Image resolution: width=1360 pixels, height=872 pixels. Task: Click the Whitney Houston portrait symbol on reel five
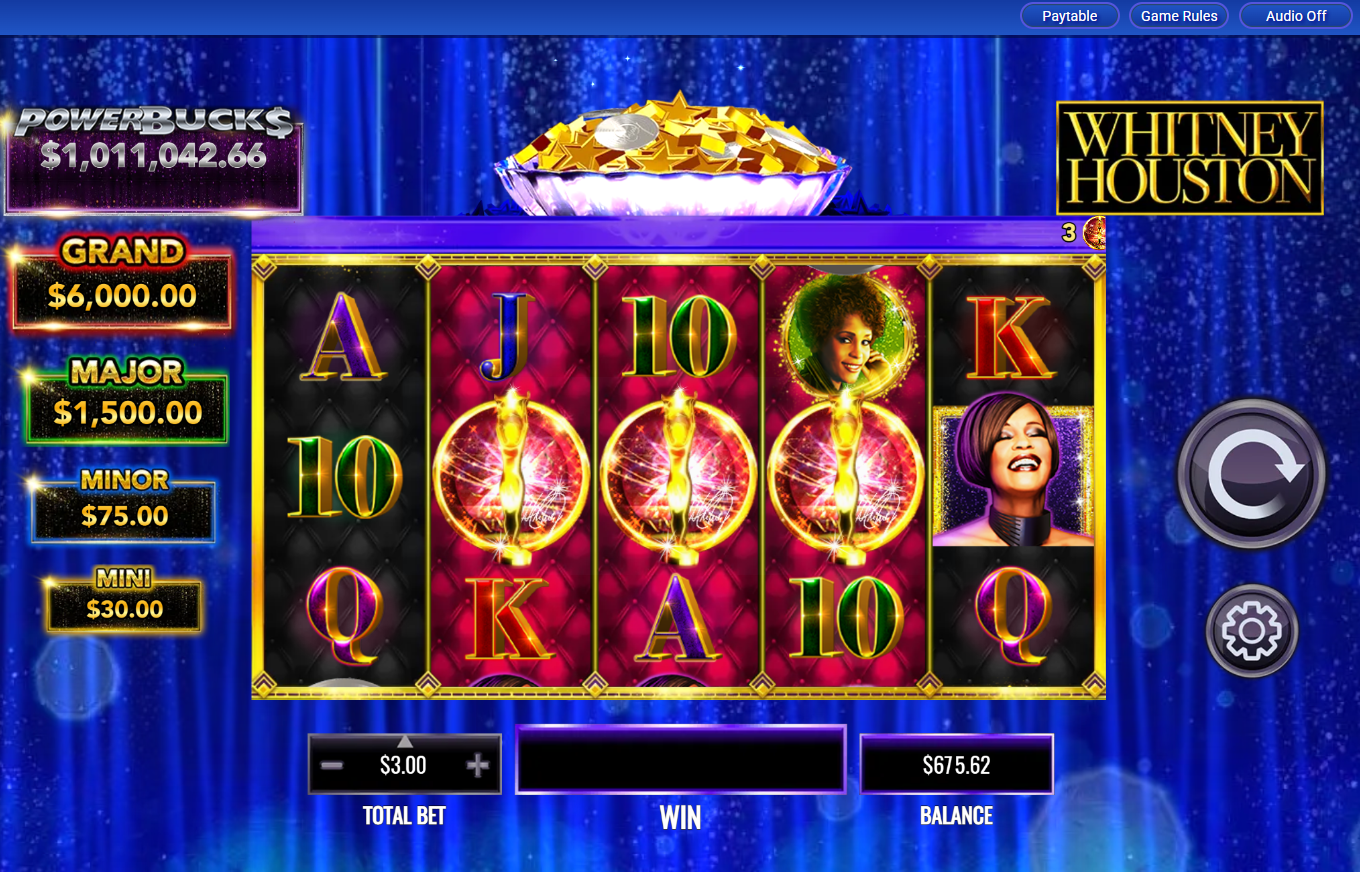tap(1013, 476)
